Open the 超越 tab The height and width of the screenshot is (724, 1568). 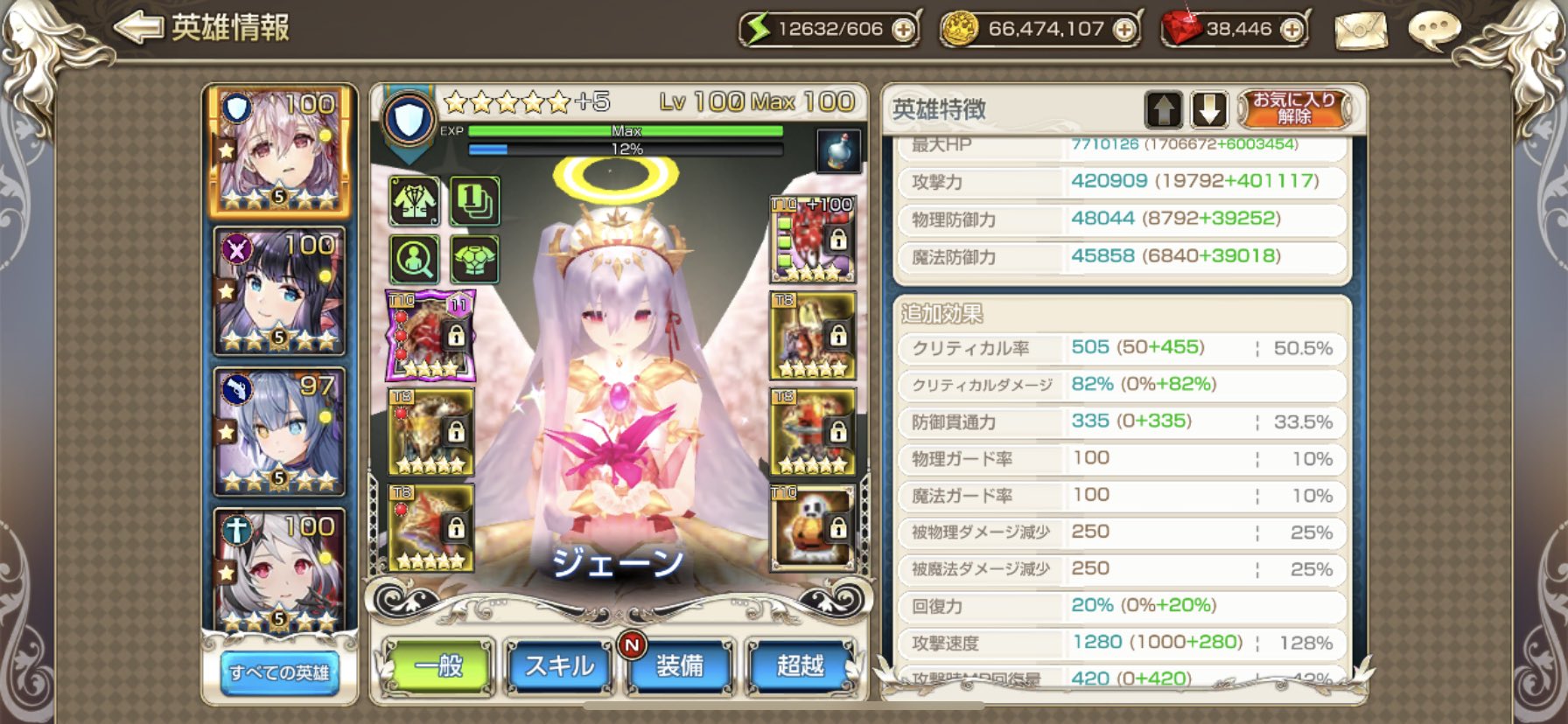pos(797,665)
